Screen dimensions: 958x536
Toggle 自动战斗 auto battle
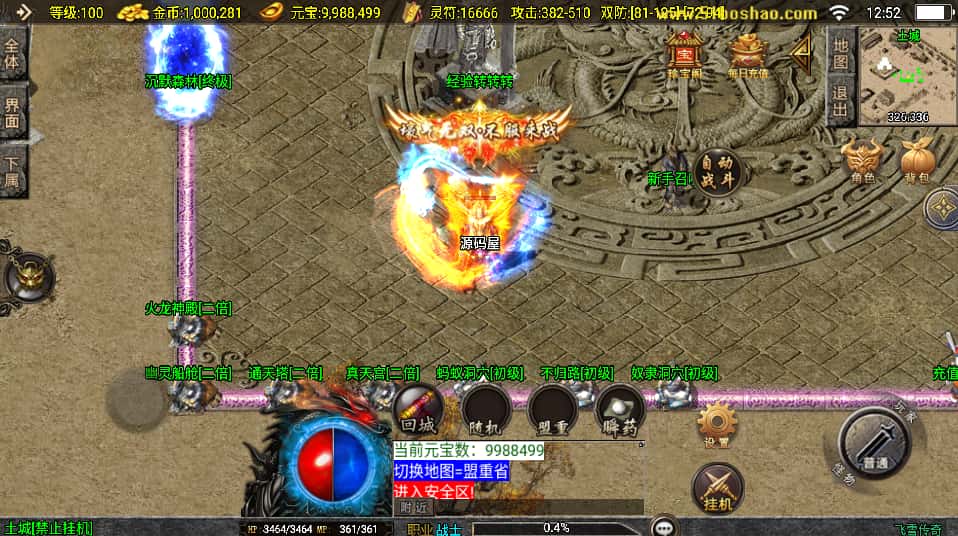[717, 172]
